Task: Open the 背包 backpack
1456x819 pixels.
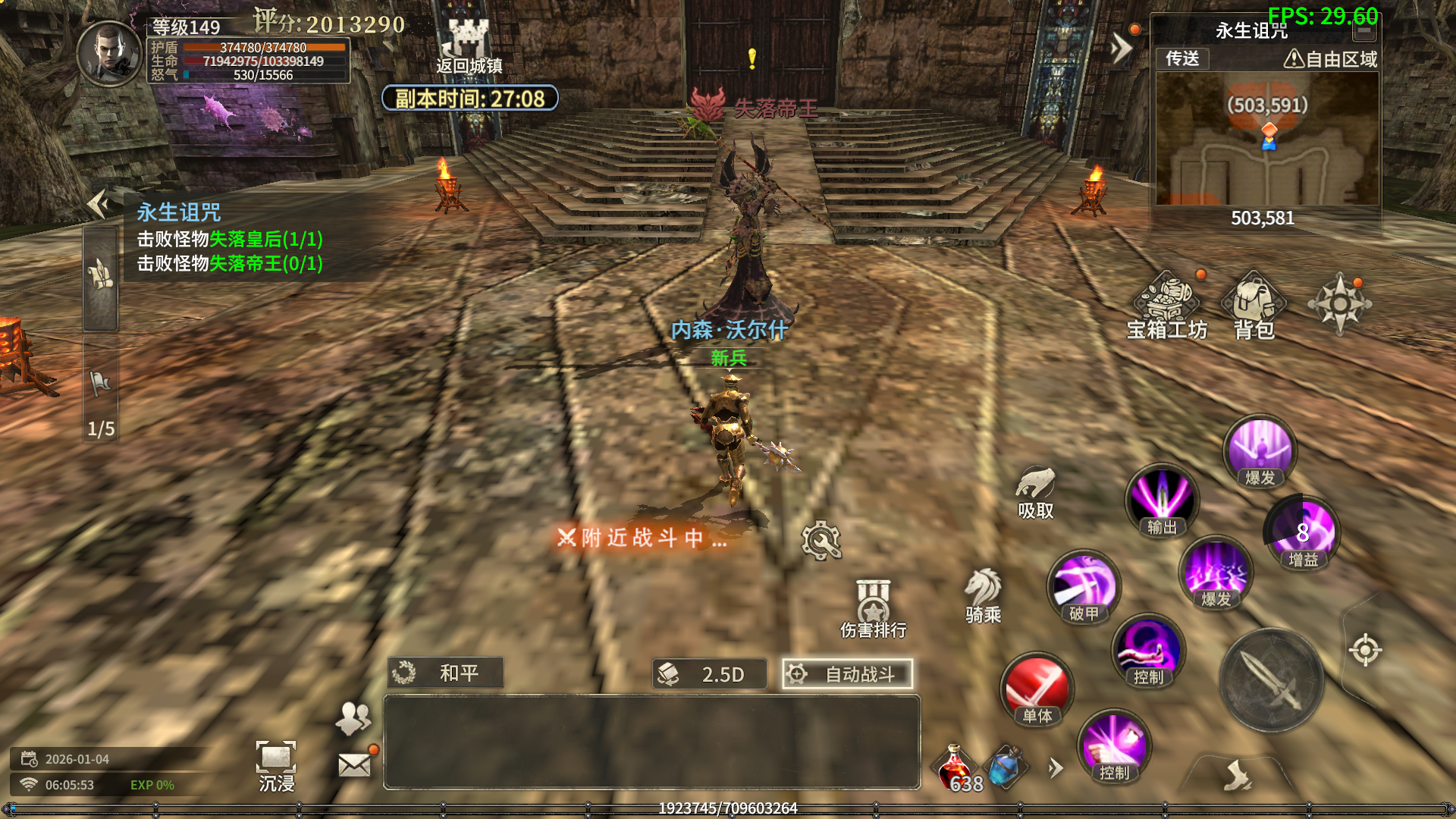Action: [1254, 305]
